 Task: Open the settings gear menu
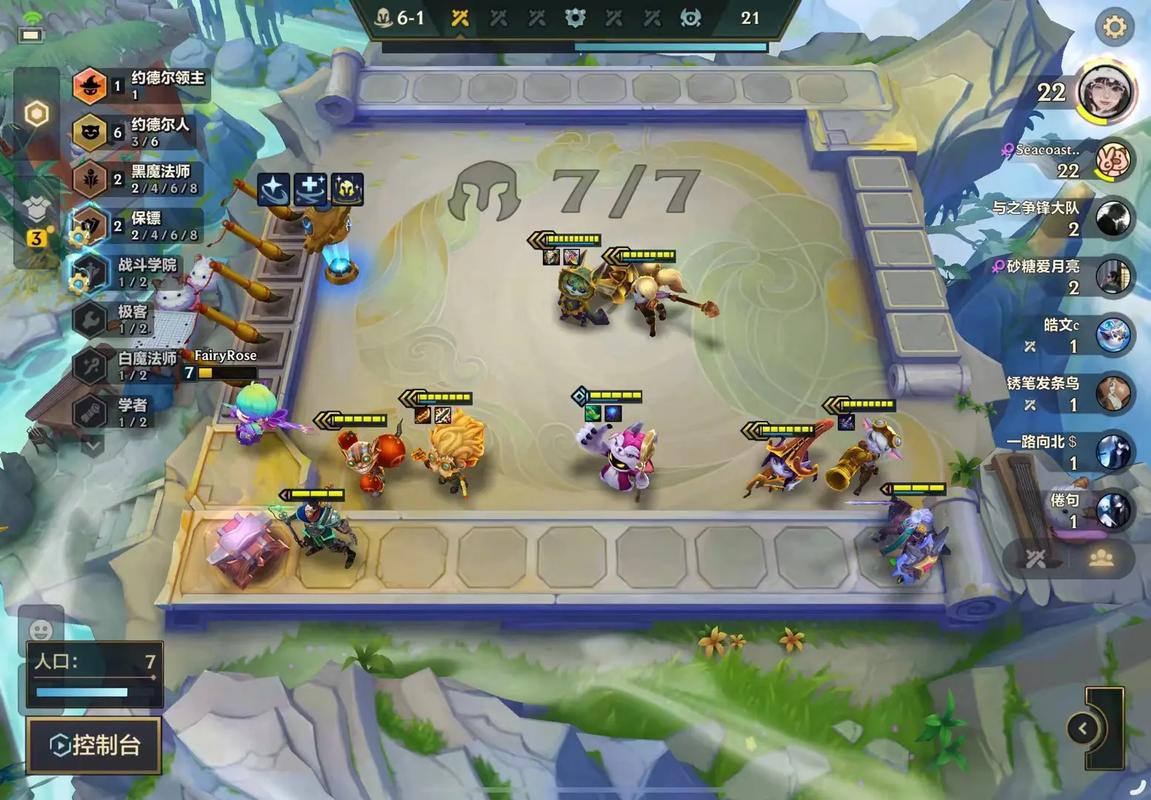coord(1114,27)
